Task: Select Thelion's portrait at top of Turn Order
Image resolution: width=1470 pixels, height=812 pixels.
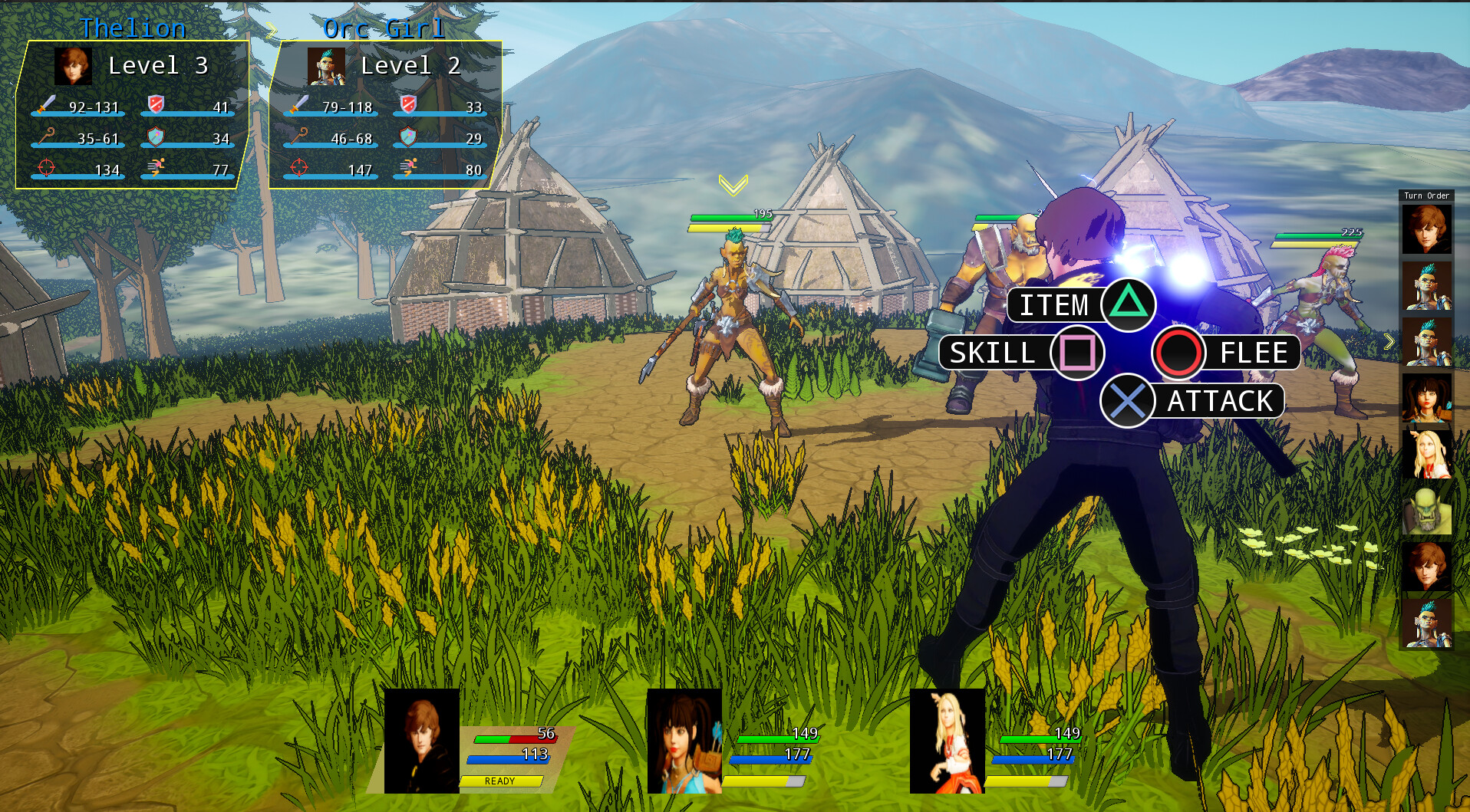Action: pos(1426,229)
